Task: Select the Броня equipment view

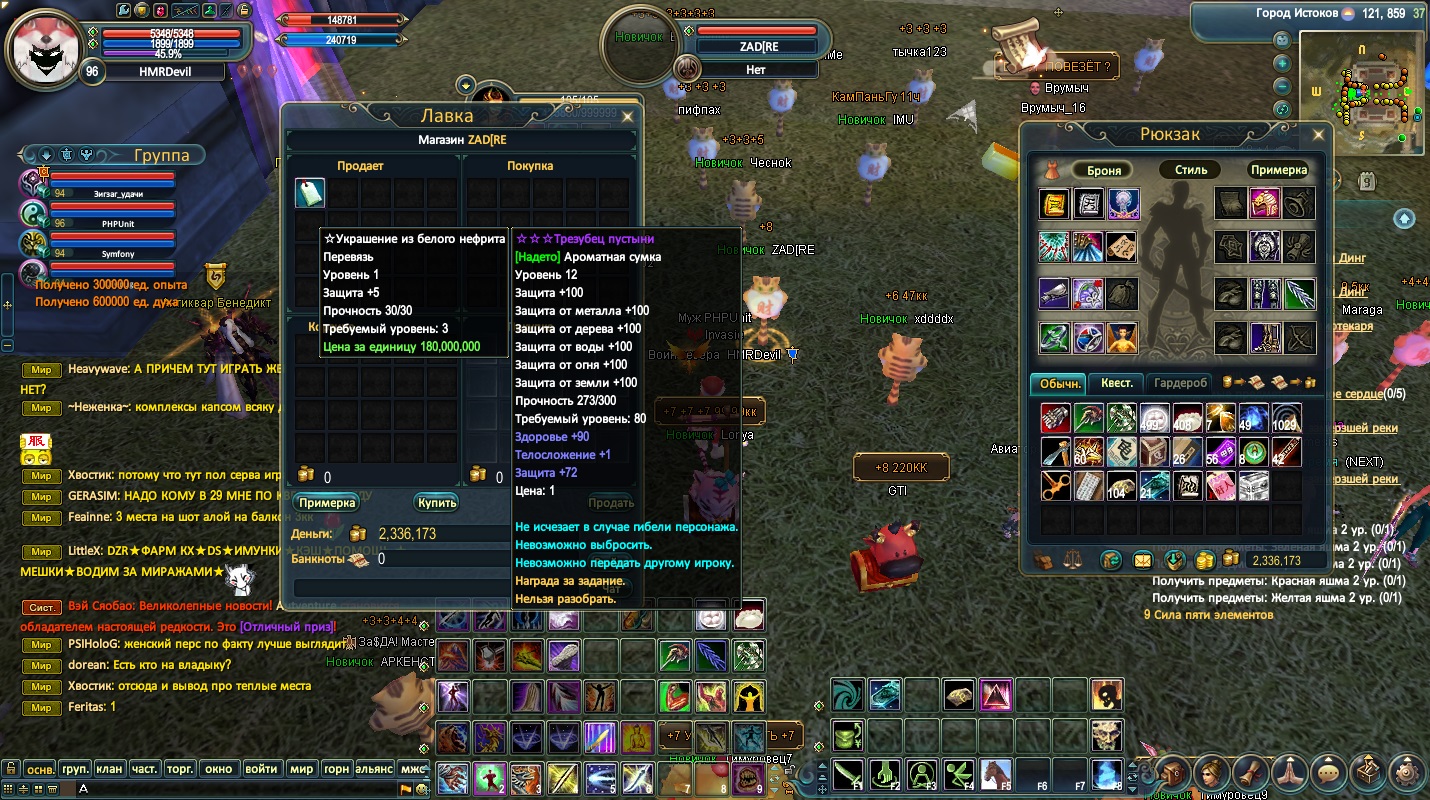Action: [x=1104, y=170]
